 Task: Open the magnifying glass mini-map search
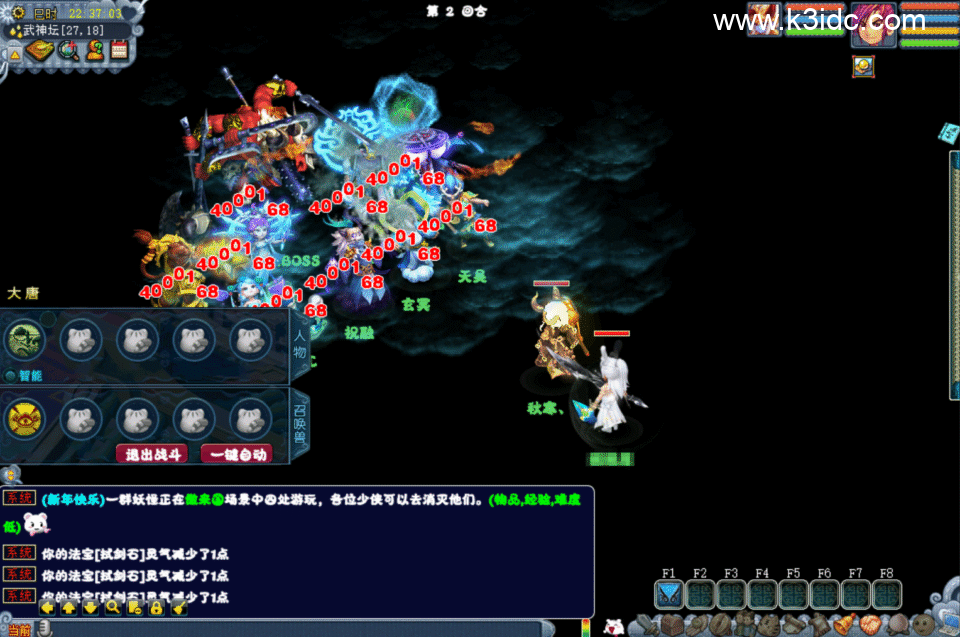pos(68,50)
